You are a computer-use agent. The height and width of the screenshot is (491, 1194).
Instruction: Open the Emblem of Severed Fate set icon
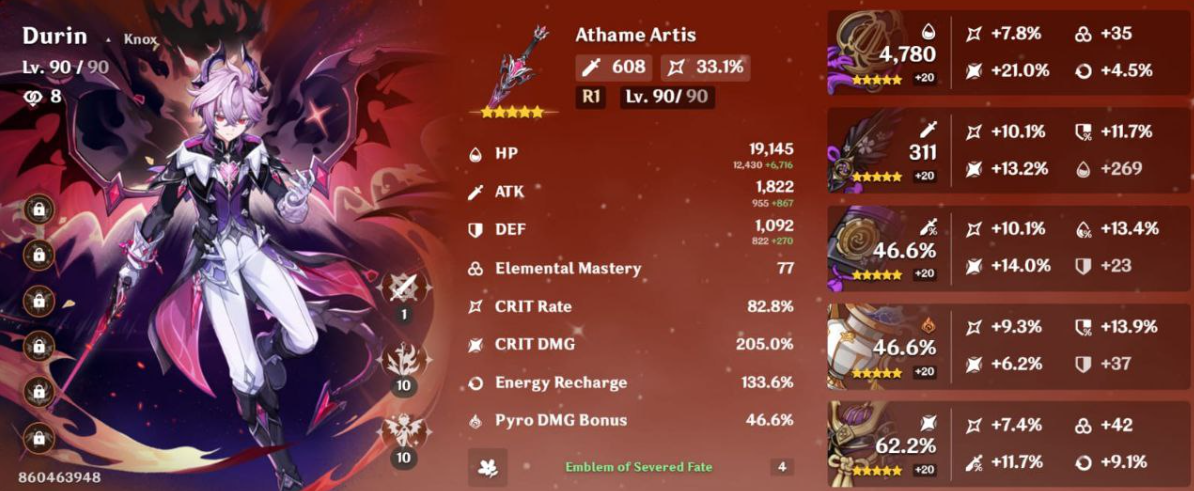(488, 467)
